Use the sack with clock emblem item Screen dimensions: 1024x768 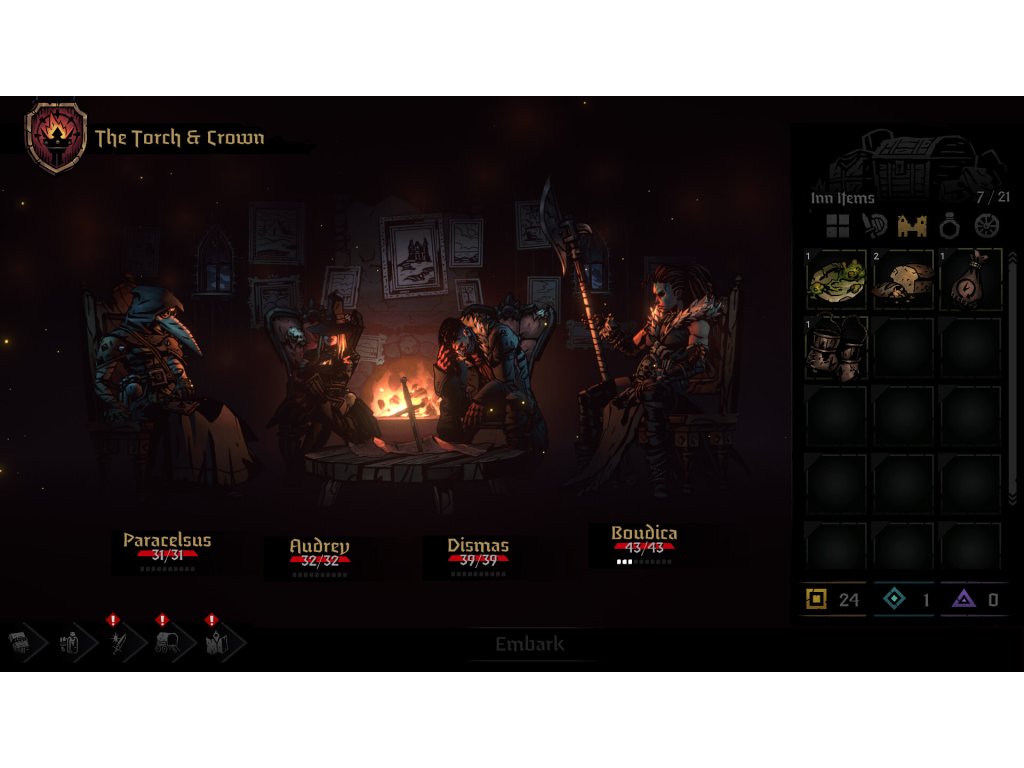(x=971, y=280)
